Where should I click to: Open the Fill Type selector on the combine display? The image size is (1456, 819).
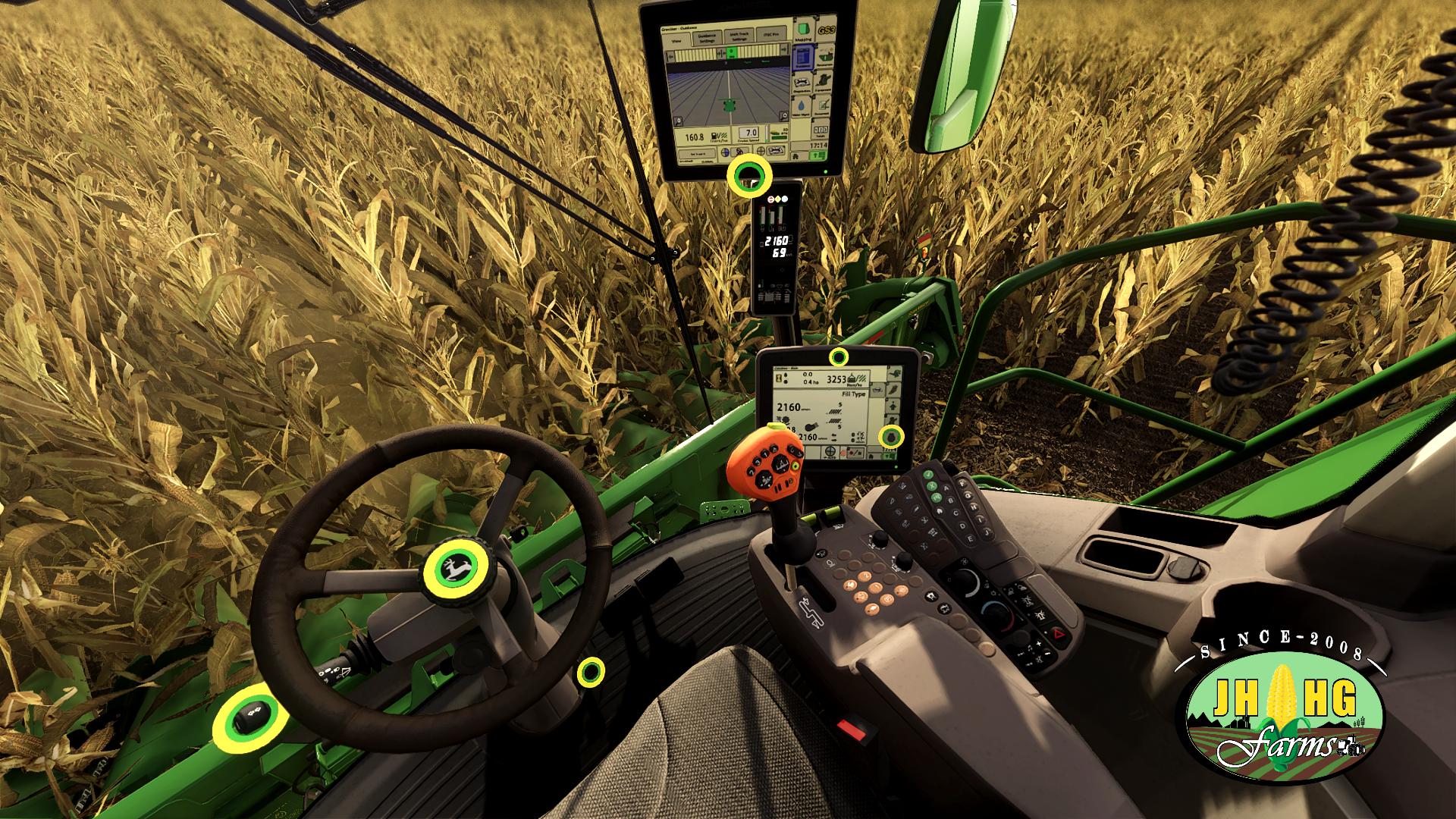tap(854, 393)
